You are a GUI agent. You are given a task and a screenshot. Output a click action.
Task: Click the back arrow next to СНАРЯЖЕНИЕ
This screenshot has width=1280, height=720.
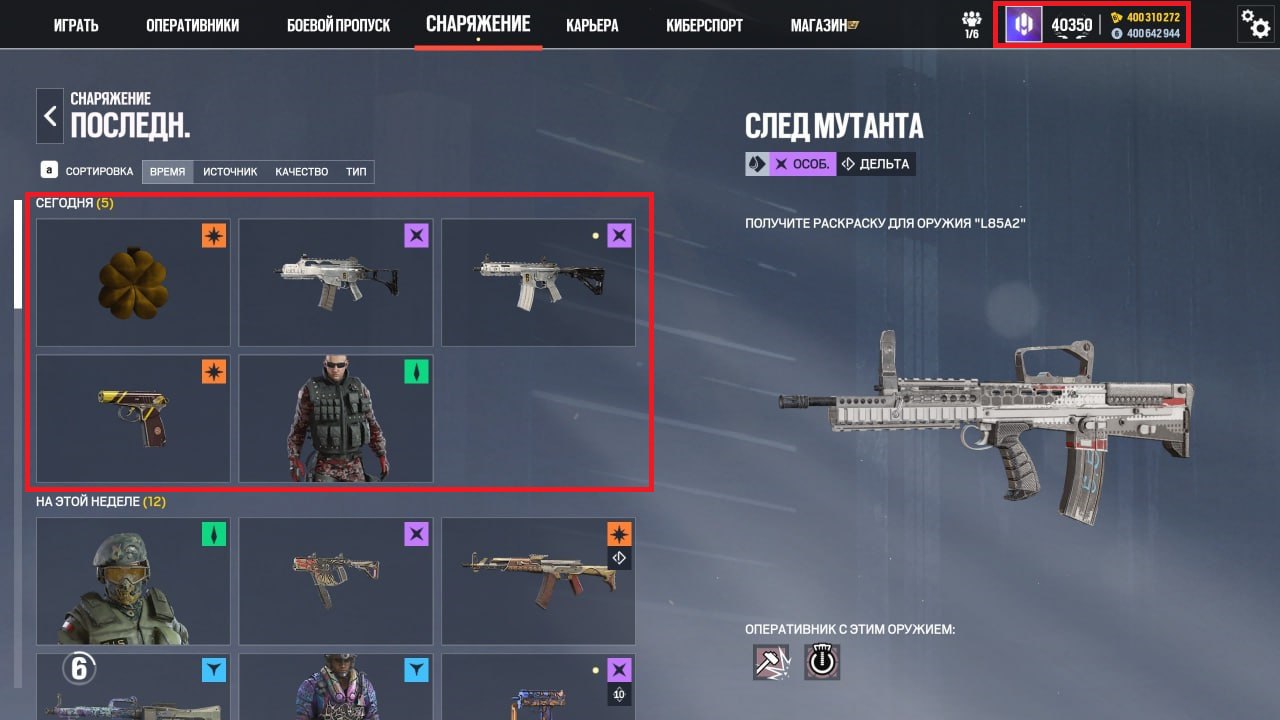coord(50,115)
